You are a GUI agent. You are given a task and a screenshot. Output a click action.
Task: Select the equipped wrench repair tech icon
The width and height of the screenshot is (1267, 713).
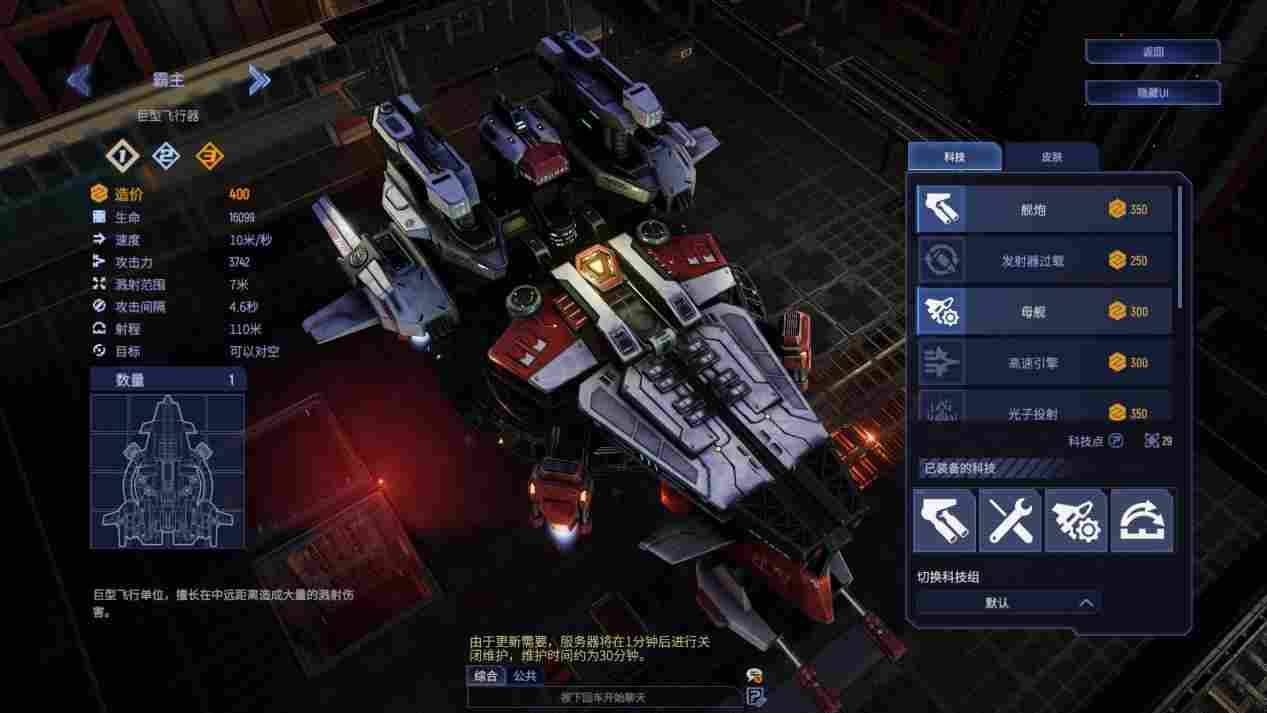click(x=1010, y=520)
